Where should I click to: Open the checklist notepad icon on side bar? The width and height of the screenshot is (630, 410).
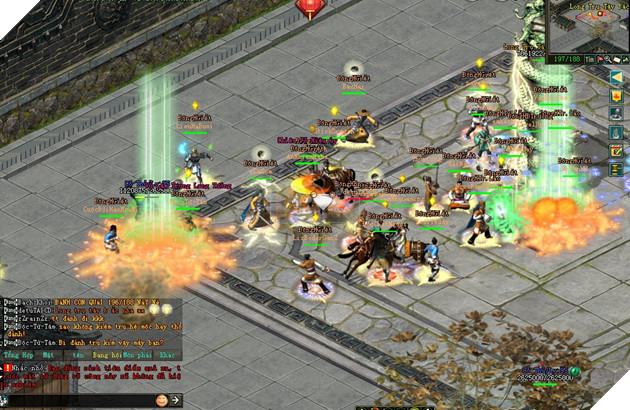coord(617,150)
